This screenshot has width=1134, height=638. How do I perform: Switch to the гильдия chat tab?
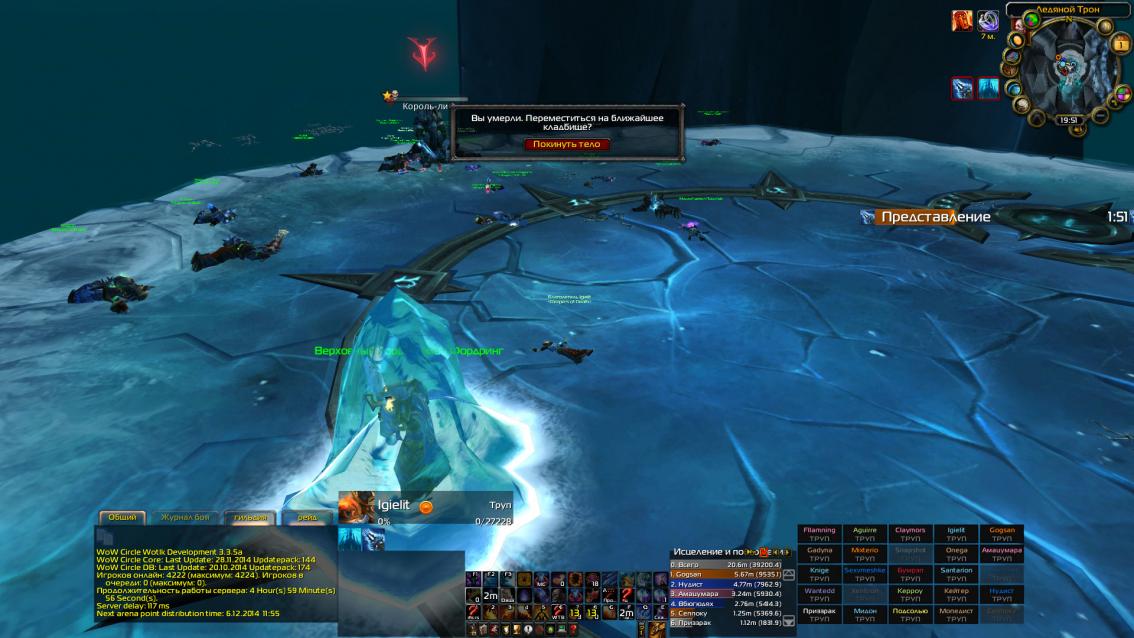pyautogui.click(x=250, y=517)
